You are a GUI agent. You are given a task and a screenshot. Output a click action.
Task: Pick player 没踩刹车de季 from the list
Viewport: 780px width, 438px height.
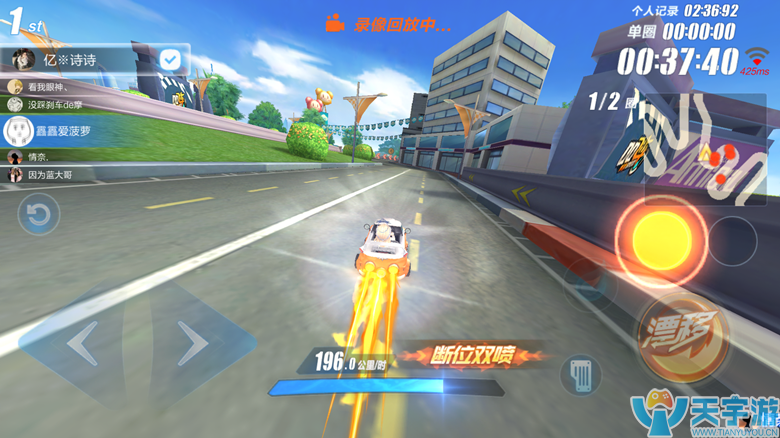pyautogui.click(x=60, y=104)
